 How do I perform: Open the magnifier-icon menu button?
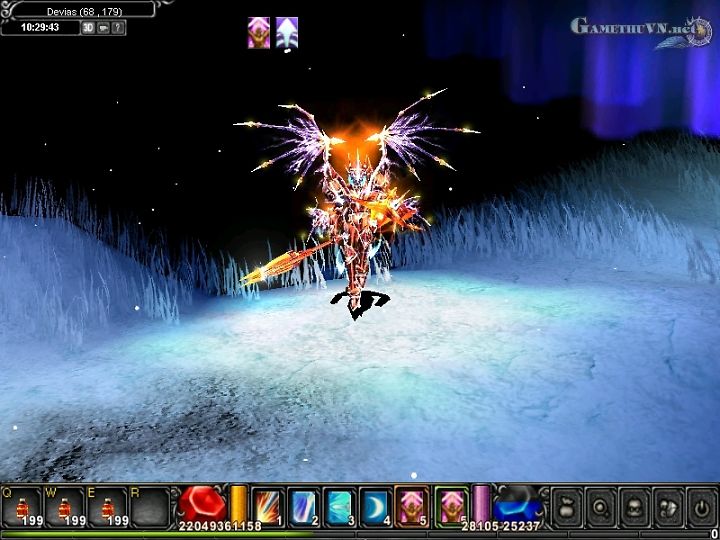click(601, 506)
